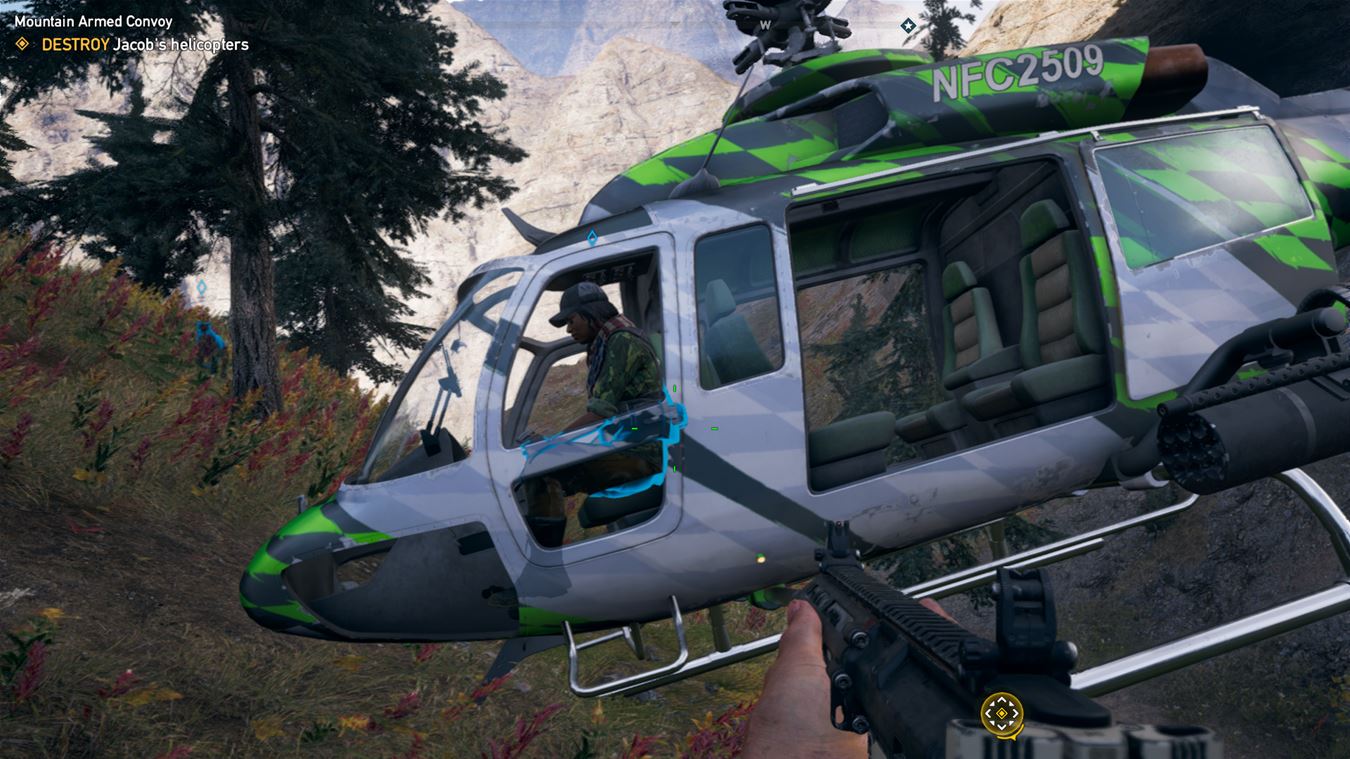
Task: Click the star diamond marker on the compass
Action: 908,25
